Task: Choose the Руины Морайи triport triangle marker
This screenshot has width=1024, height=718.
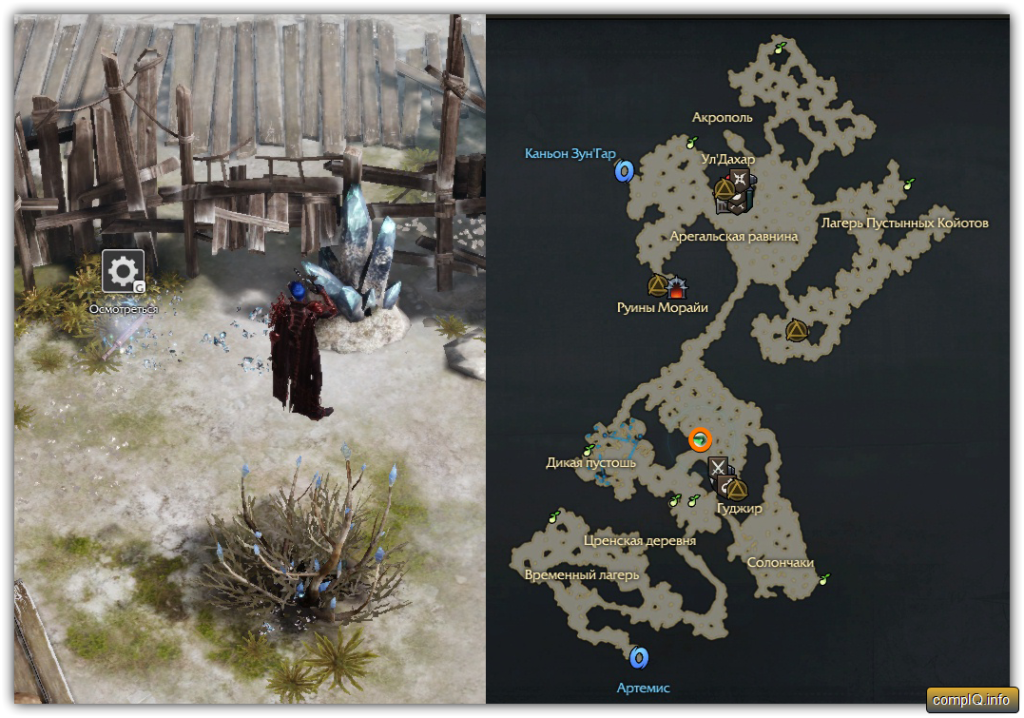Action: (x=657, y=287)
